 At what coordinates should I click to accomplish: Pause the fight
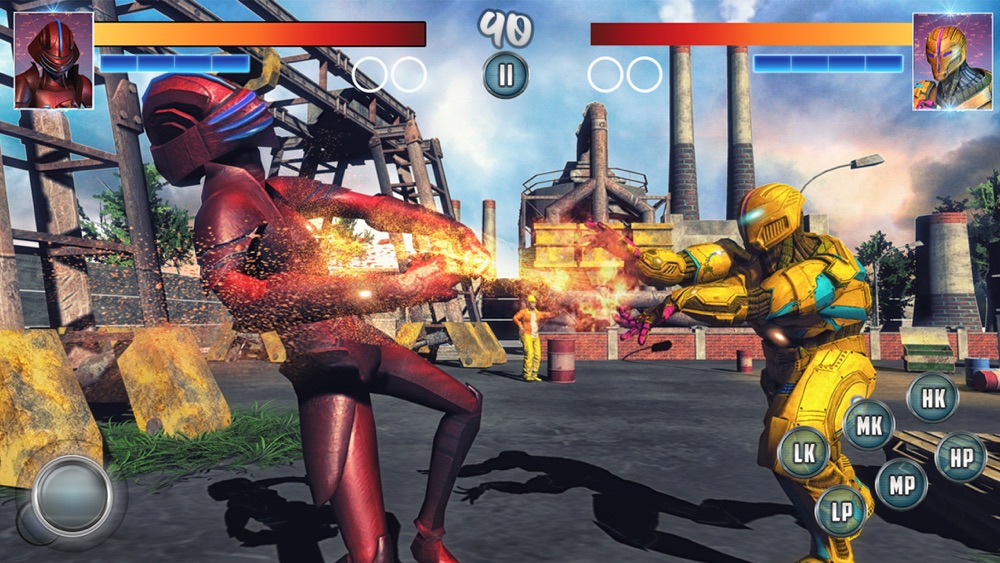coord(505,75)
